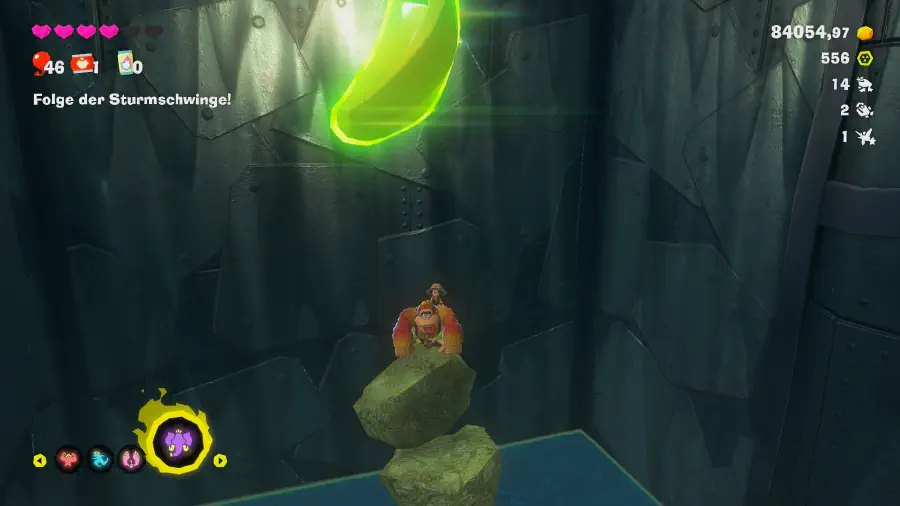Click the blue flame can item icon
Image resolution: width=900 pixels, height=506 pixels.
[126, 64]
